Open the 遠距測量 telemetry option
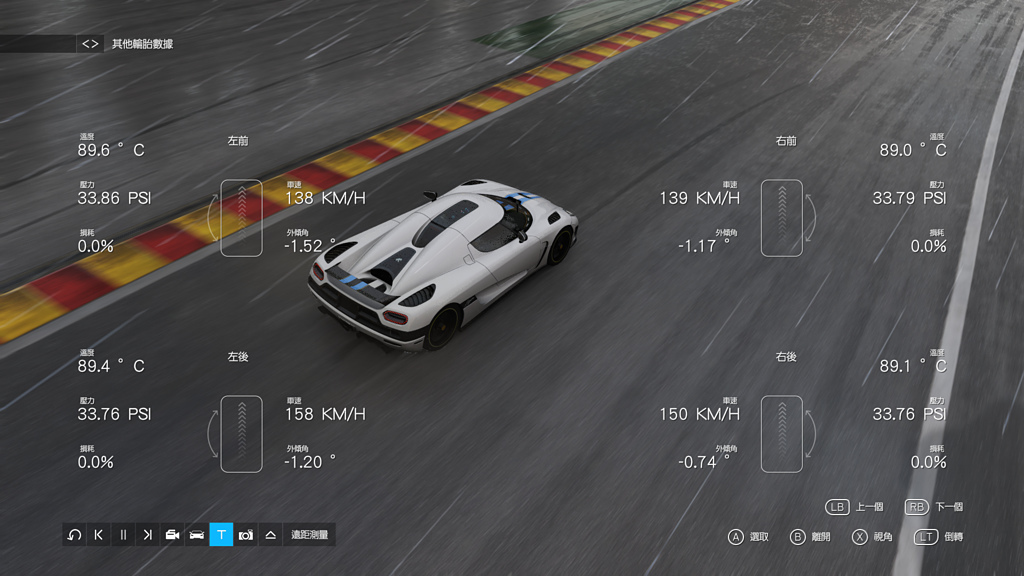The height and width of the screenshot is (576, 1024). pos(309,535)
